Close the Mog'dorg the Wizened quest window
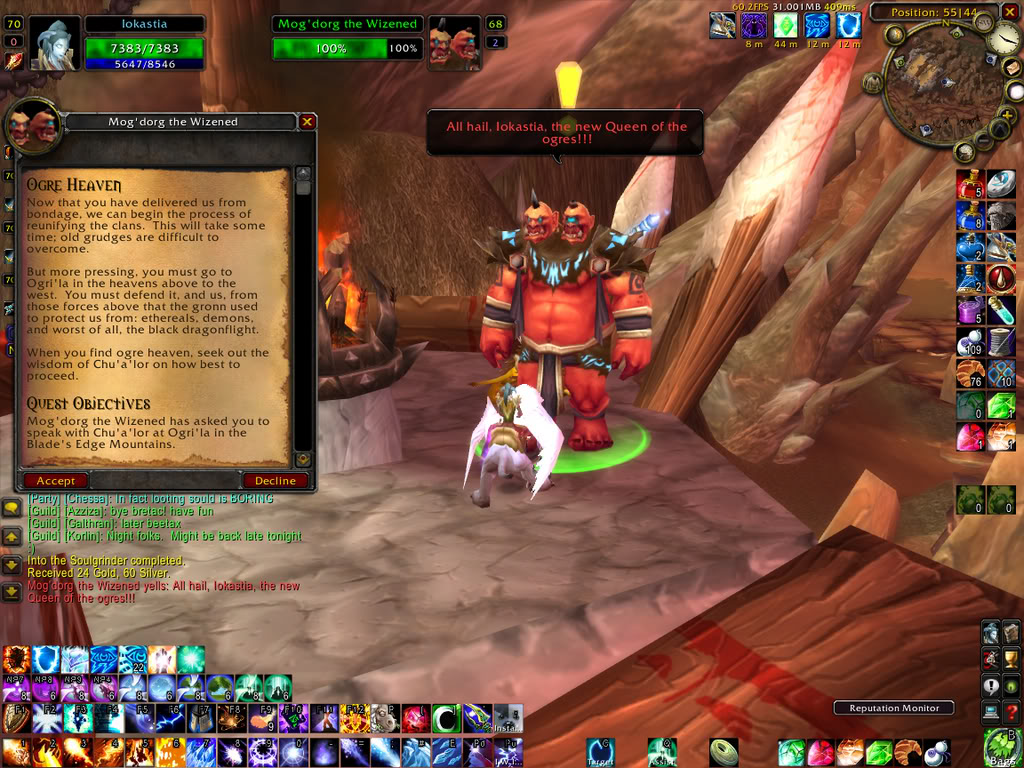Viewport: 1024px width, 768px height. coord(307,122)
